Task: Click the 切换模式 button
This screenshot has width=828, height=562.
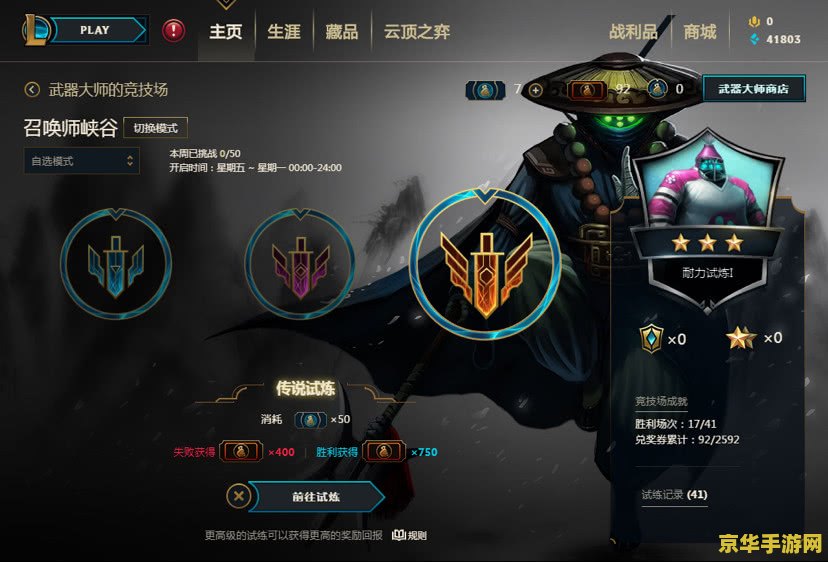Action: [155, 129]
